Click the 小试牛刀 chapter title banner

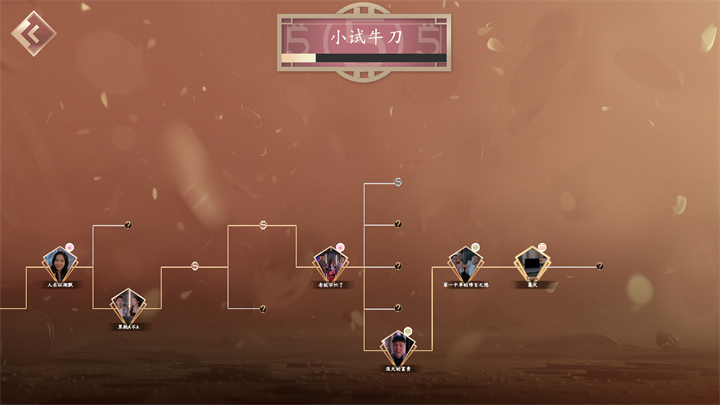pos(363,39)
